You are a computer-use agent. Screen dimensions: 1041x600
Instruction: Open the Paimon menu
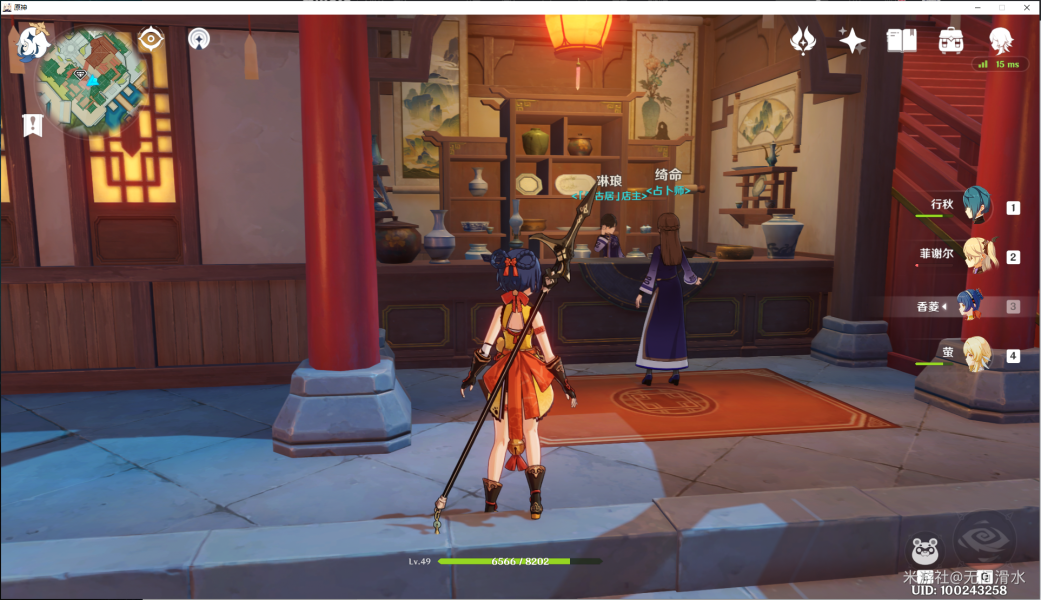(x=33, y=42)
